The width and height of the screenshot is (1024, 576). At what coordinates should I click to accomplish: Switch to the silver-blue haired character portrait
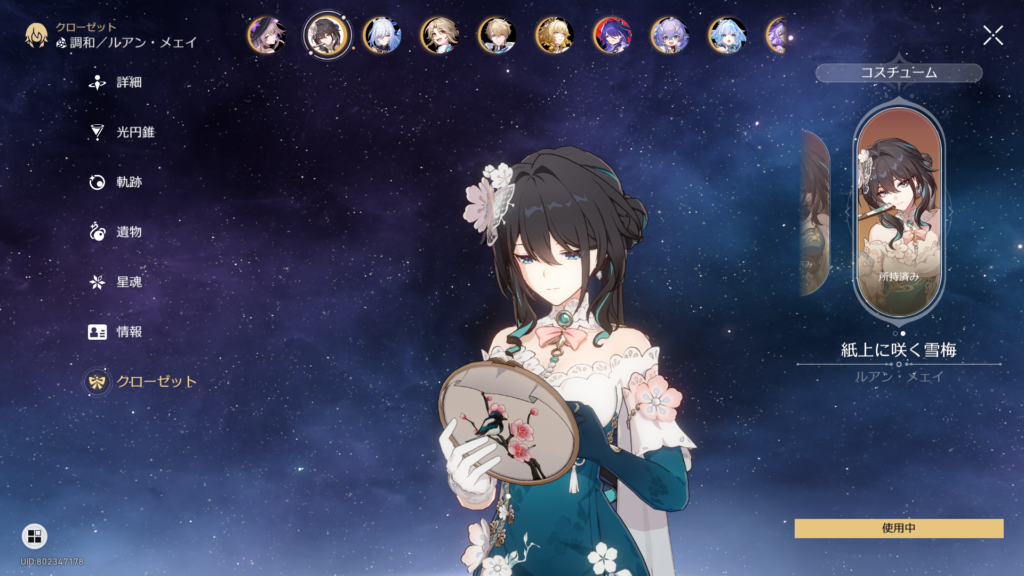tap(381, 36)
